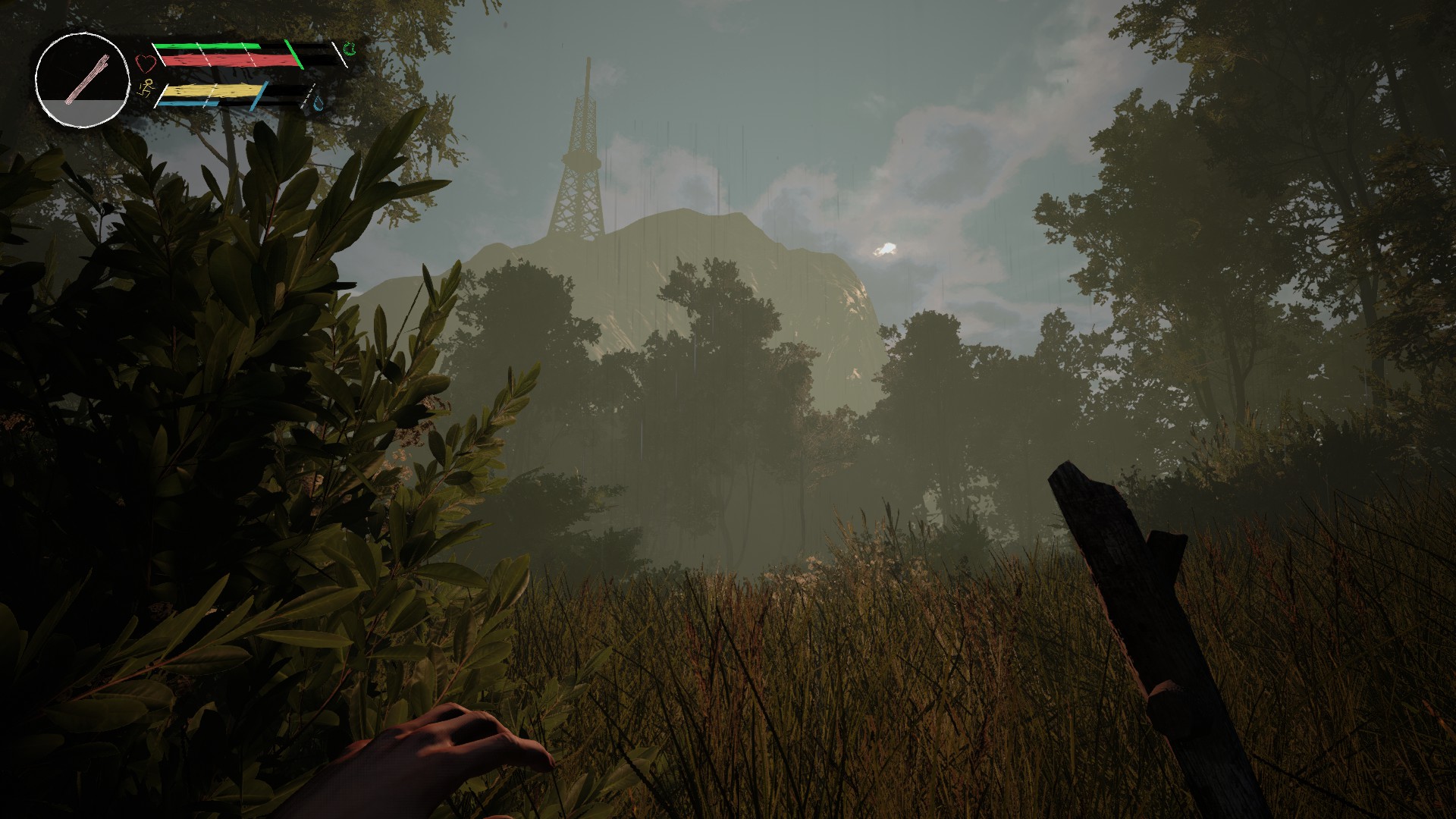Image resolution: width=1456 pixels, height=819 pixels.
Task: Click the red heart health icon
Action: [145, 61]
